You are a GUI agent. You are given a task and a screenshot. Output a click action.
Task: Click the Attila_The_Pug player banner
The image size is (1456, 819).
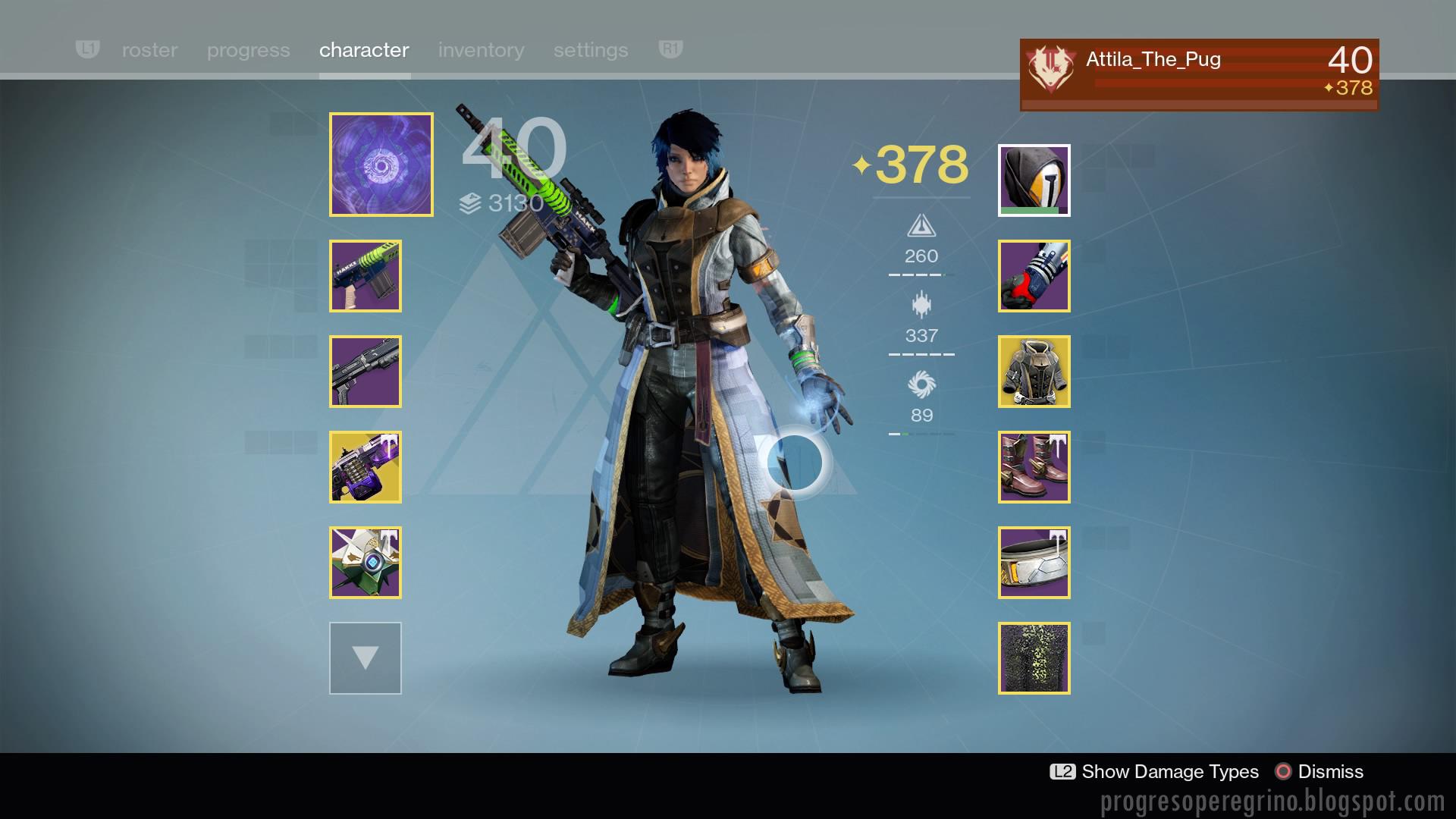(x=1199, y=74)
